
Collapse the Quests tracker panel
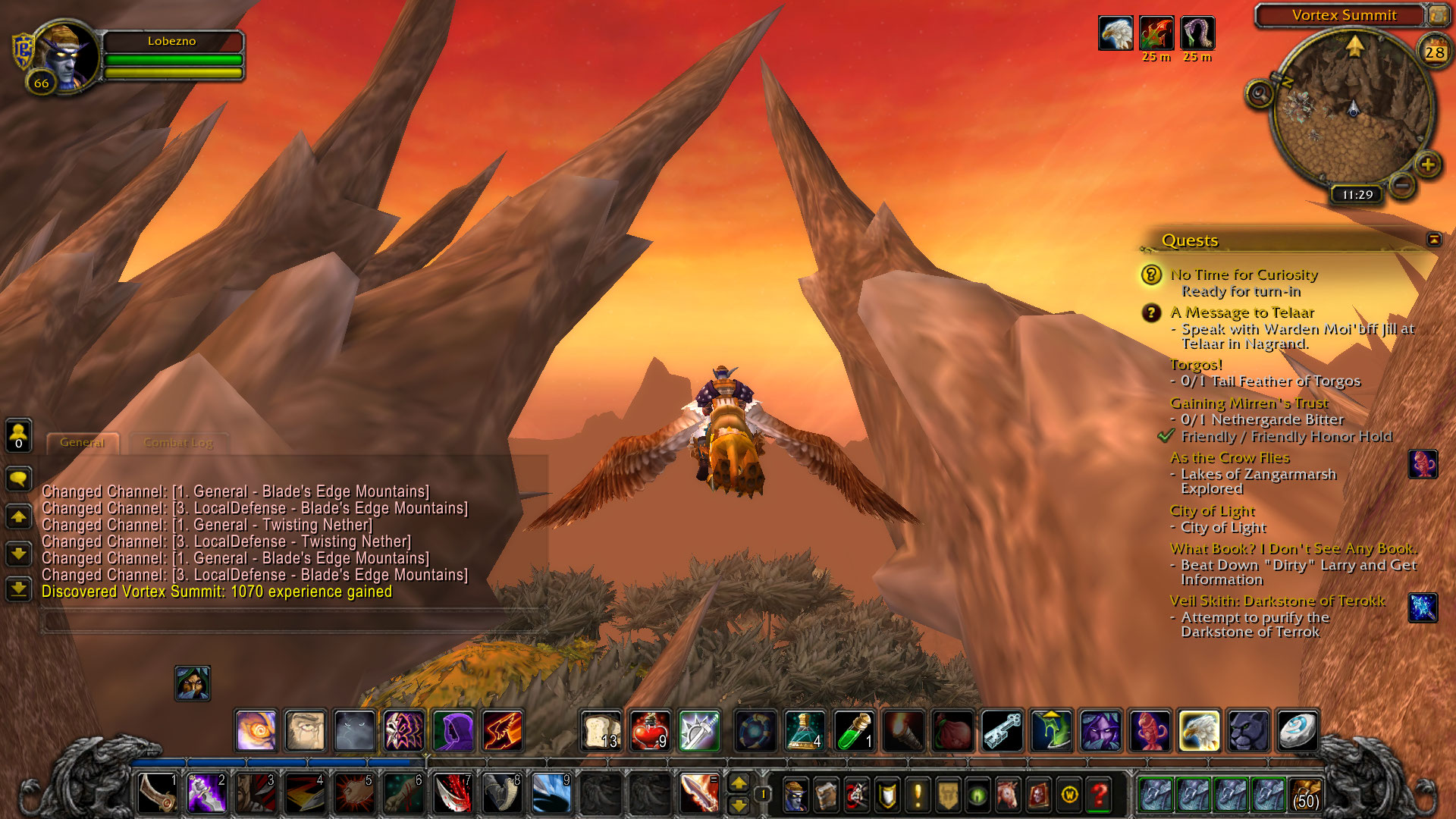(x=1433, y=240)
